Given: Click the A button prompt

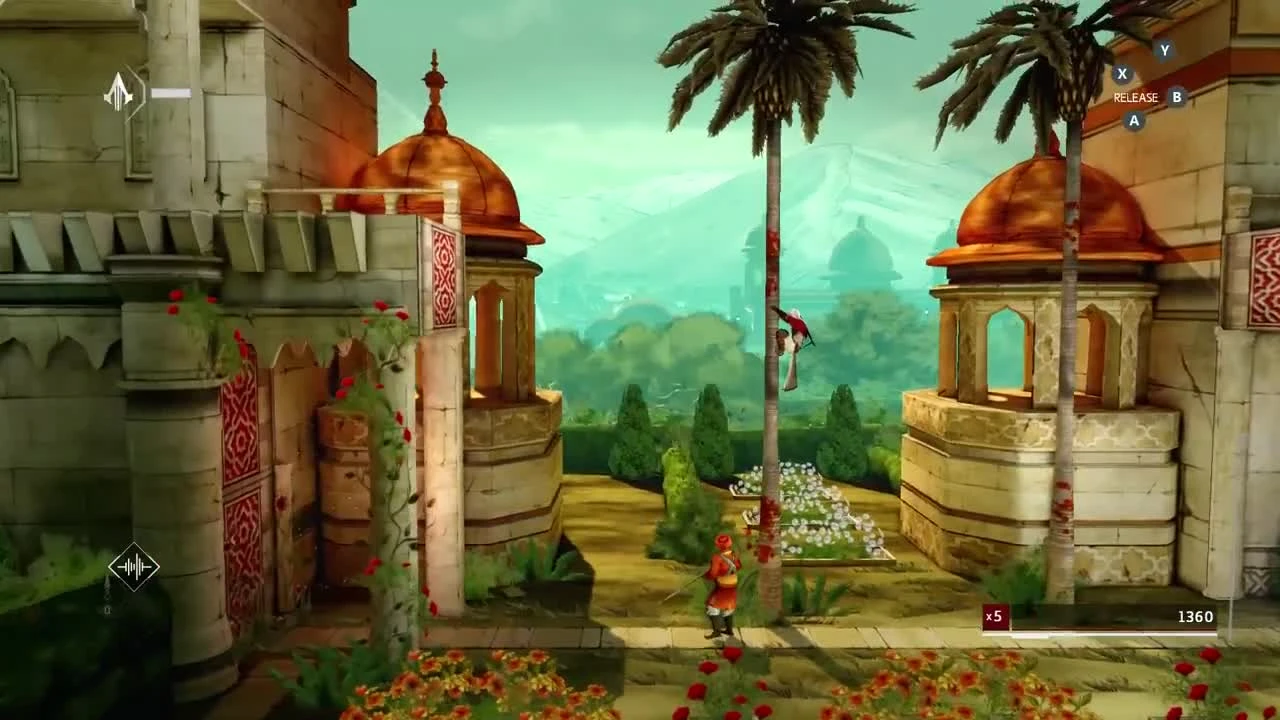Looking at the screenshot, I should click(1133, 121).
